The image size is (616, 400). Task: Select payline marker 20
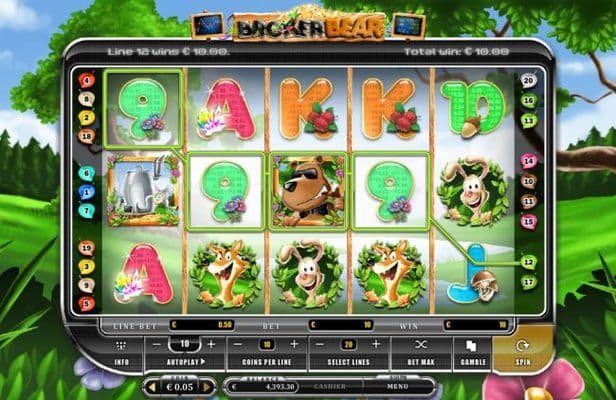pos(529,80)
